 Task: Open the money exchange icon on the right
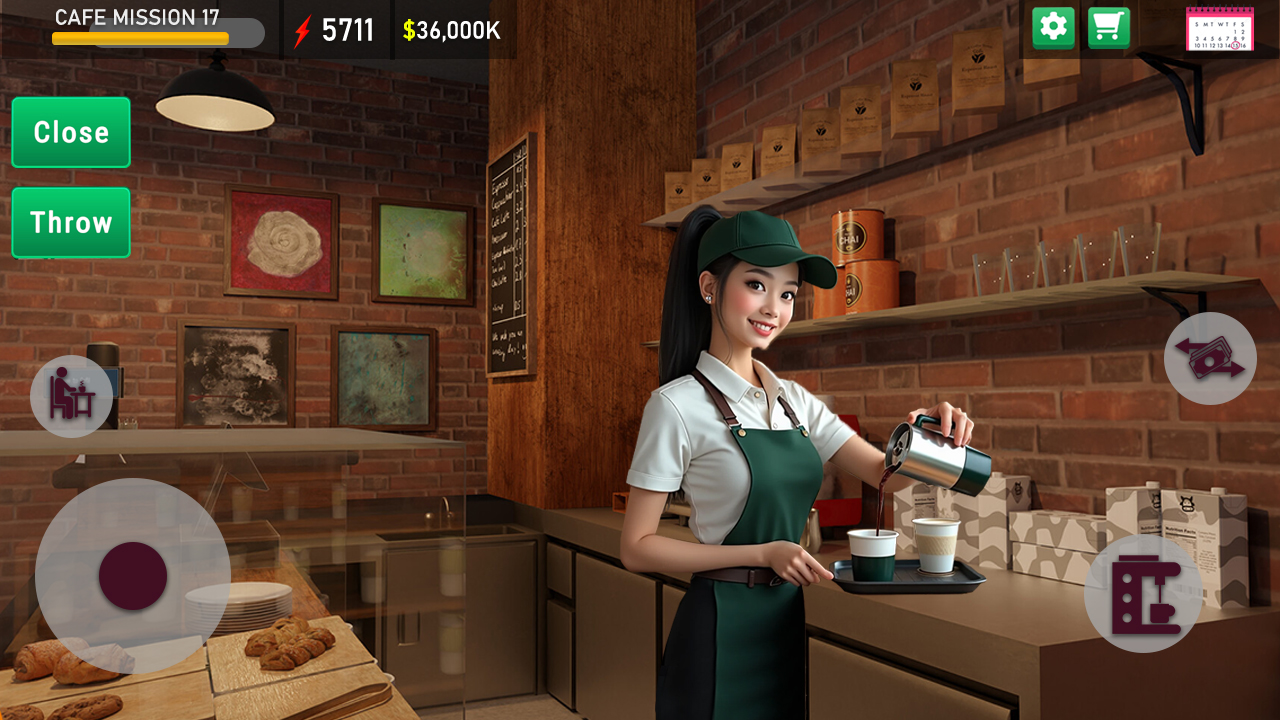[x=1209, y=358]
